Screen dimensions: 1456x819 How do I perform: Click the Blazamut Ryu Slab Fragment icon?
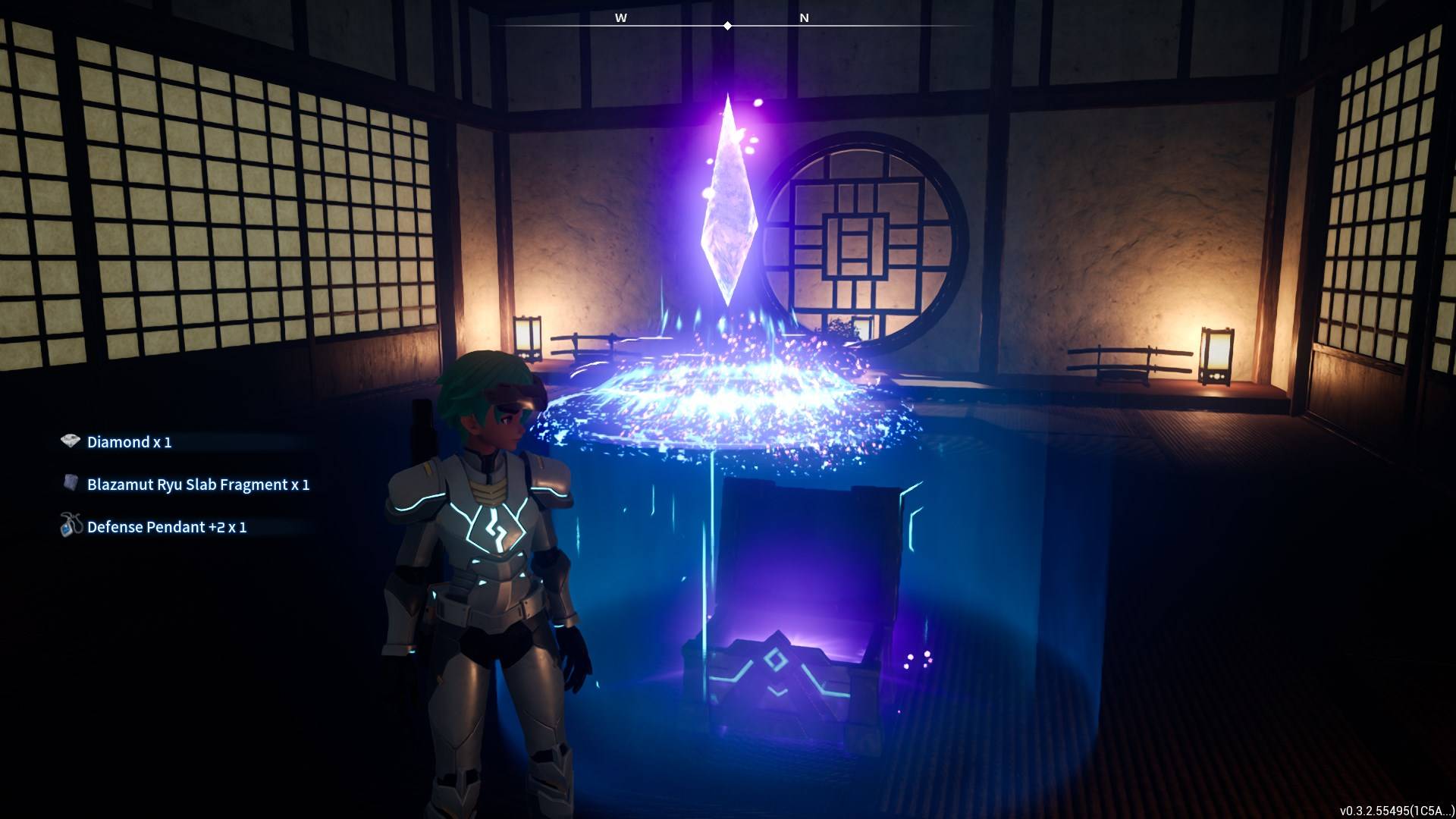69,484
